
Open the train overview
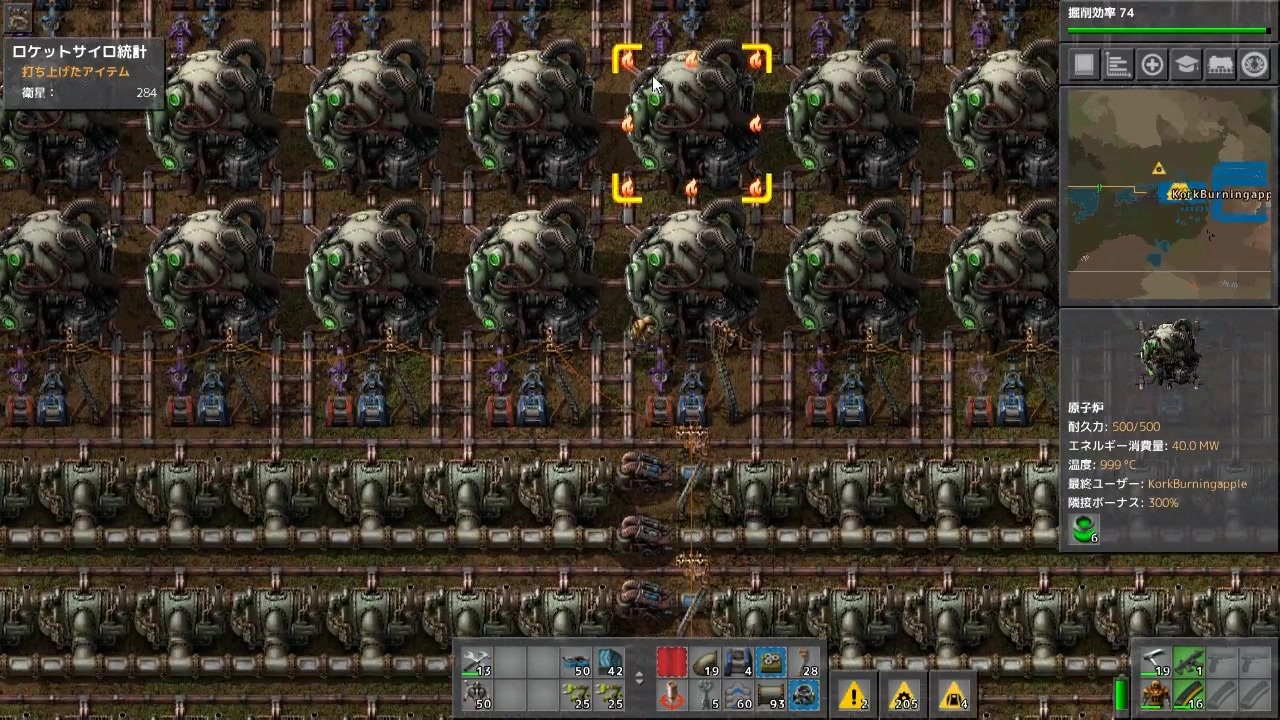click(1222, 64)
